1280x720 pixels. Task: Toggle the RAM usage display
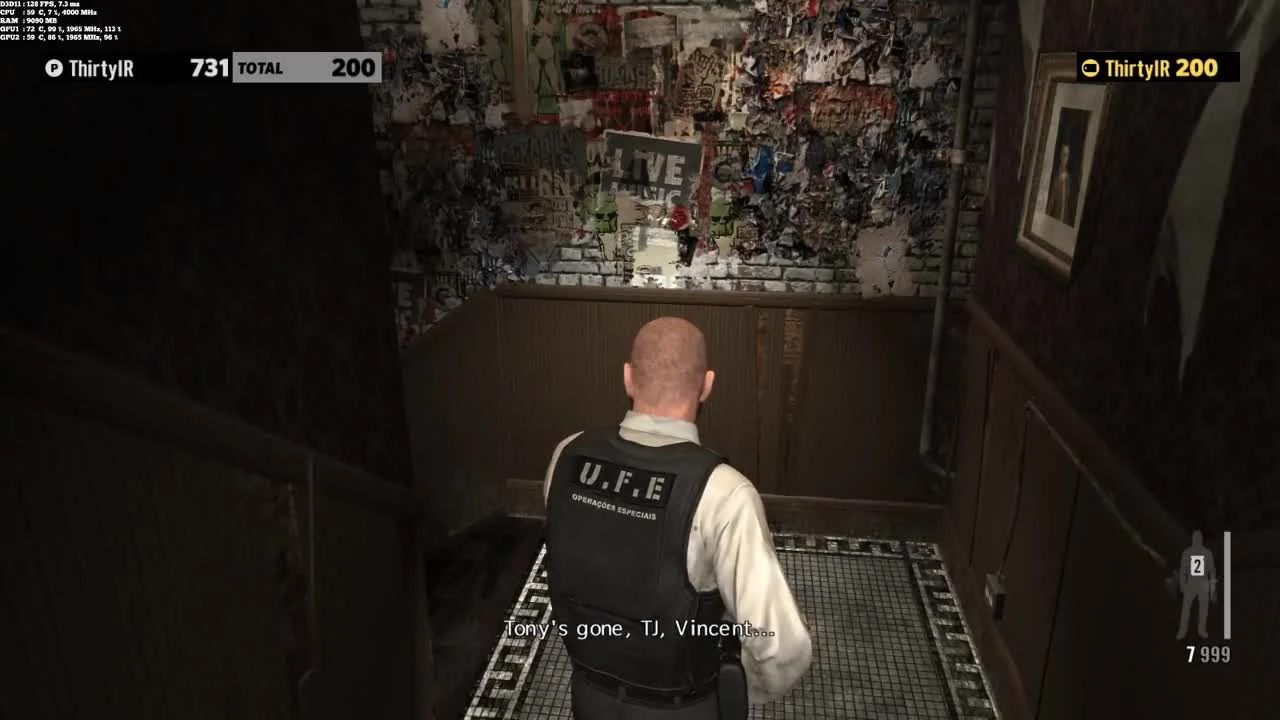tap(30, 23)
